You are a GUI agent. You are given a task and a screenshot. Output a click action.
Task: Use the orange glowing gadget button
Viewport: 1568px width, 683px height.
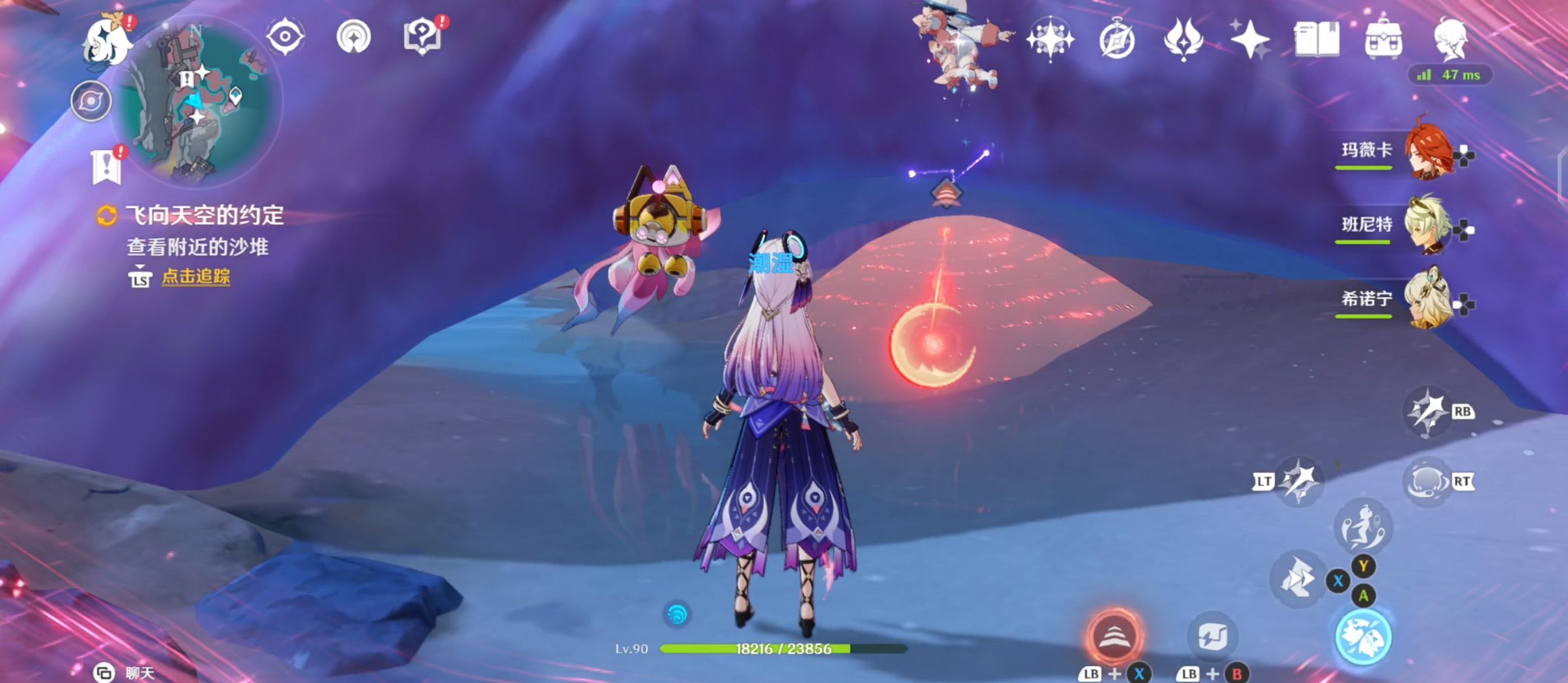[1114, 636]
